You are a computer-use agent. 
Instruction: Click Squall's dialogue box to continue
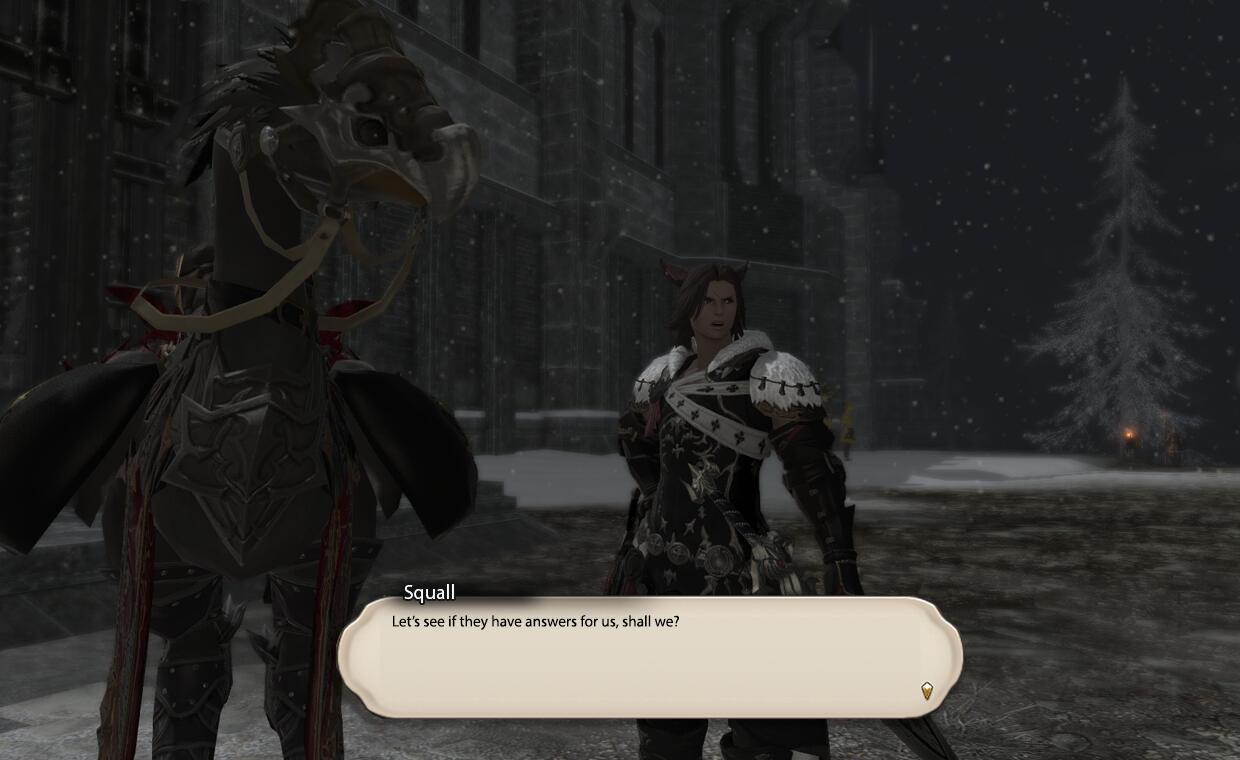[650, 657]
